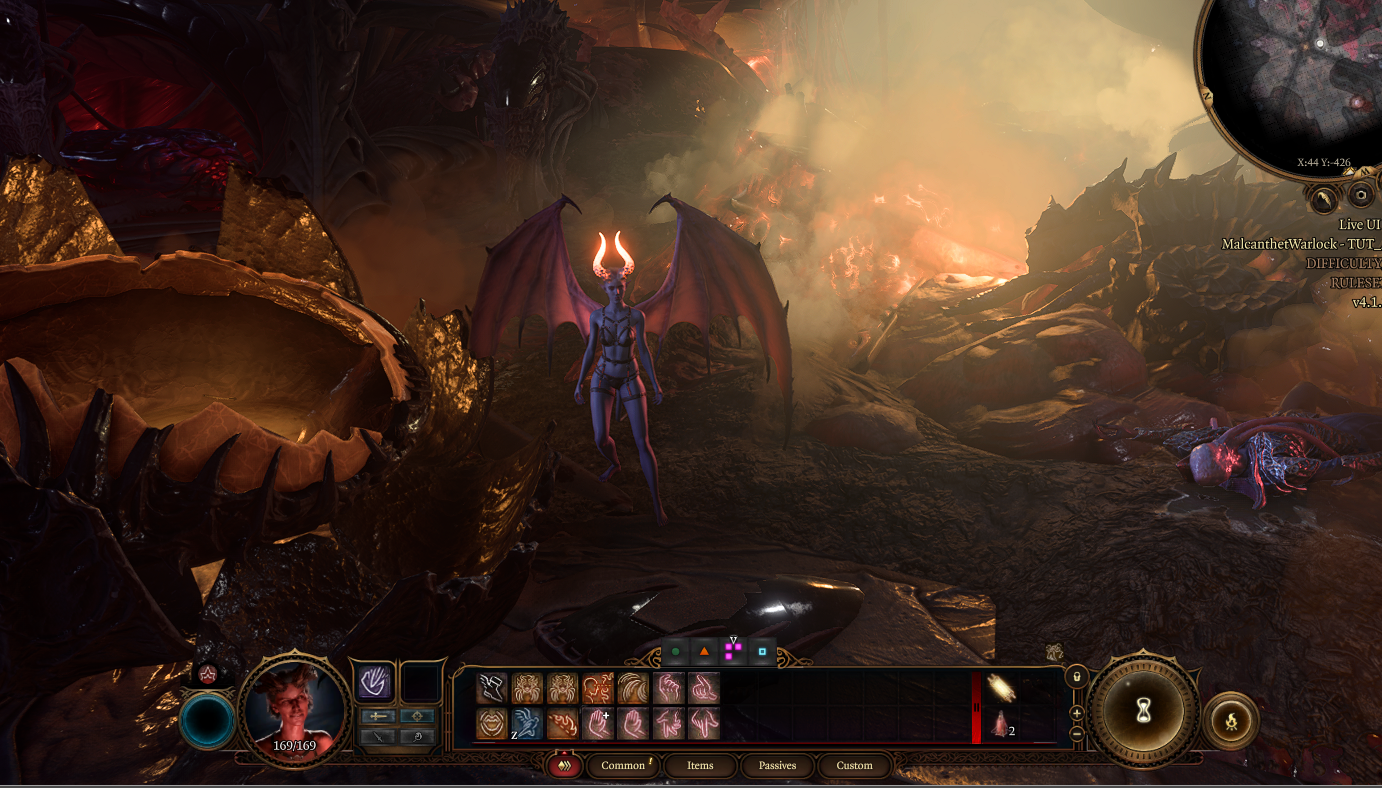The width and height of the screenshot is (1382, 788).
Task: Click the camera button under the minimap
Action: tap(1361, 195)
